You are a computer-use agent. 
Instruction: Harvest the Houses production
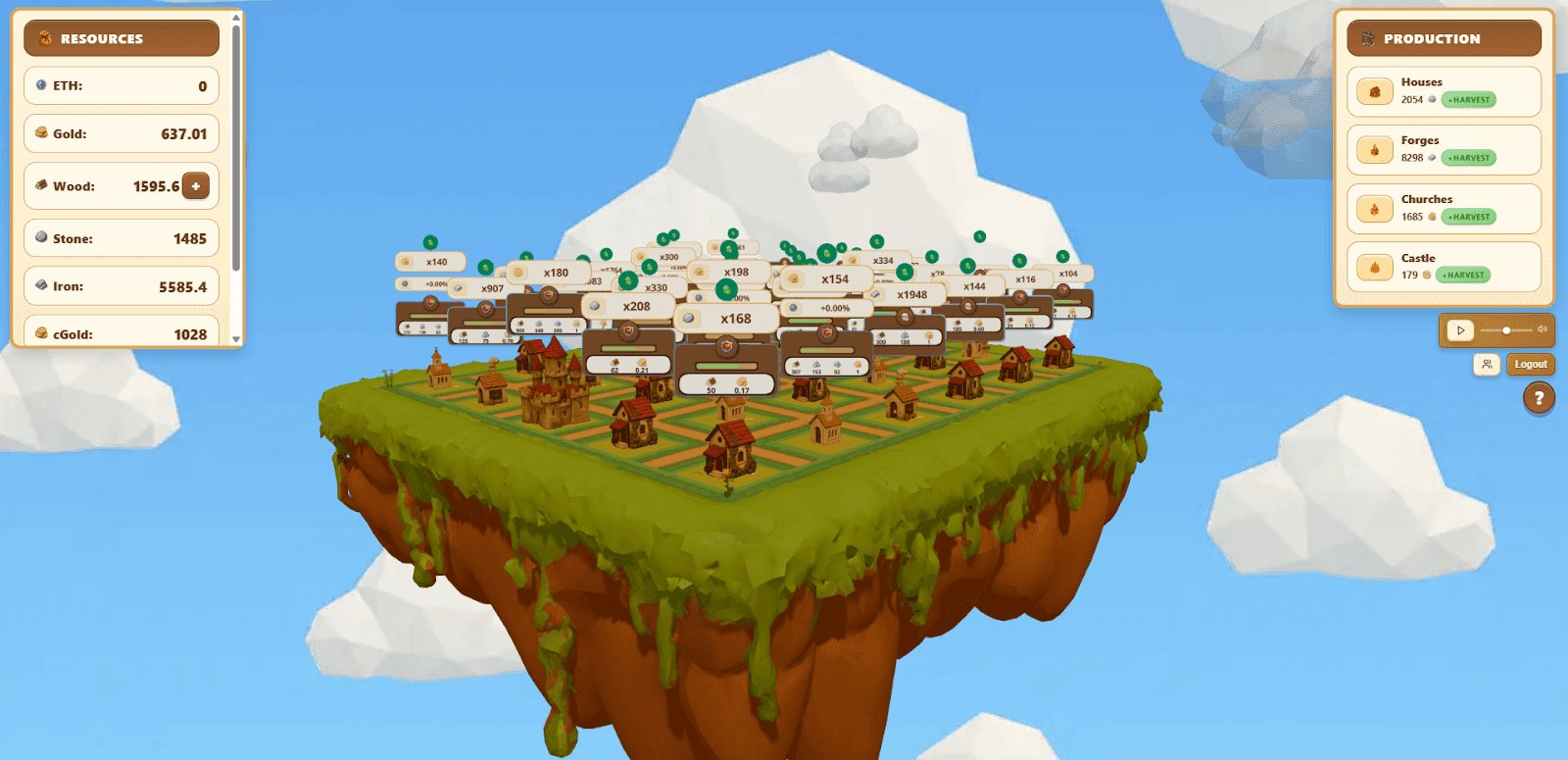[x=1467, y=100]
